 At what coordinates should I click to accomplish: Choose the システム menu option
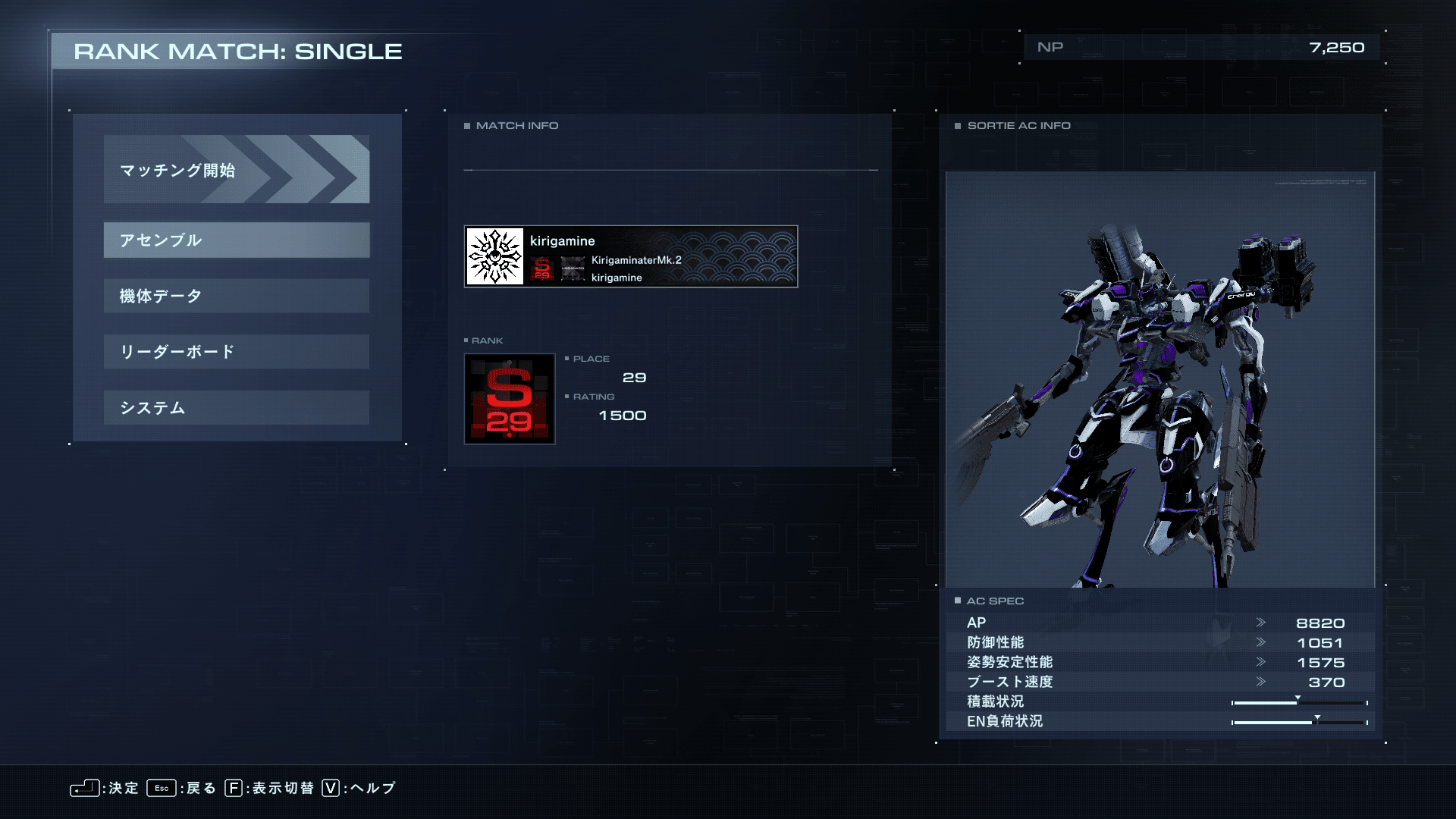tap(236, 408)
